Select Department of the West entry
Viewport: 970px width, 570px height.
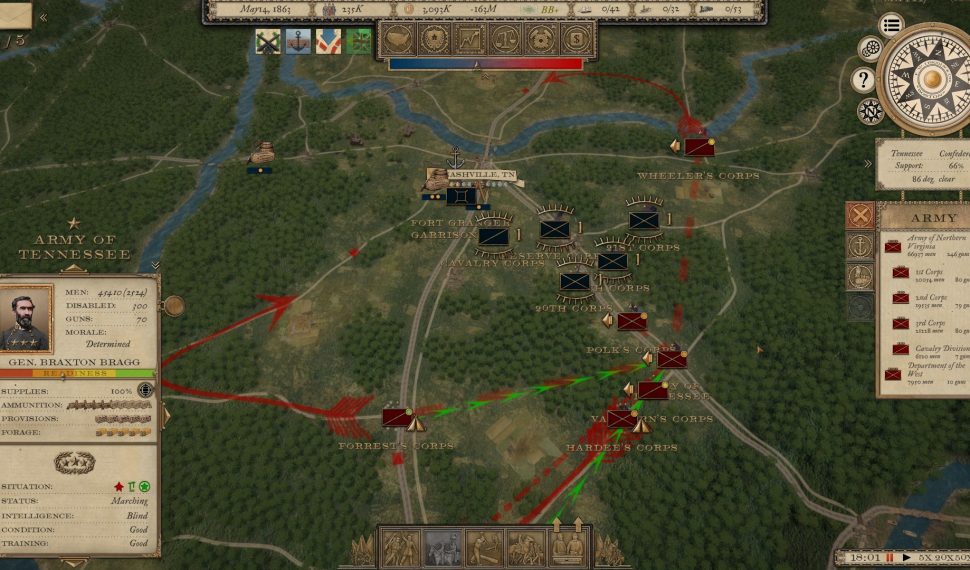[926, 374]
